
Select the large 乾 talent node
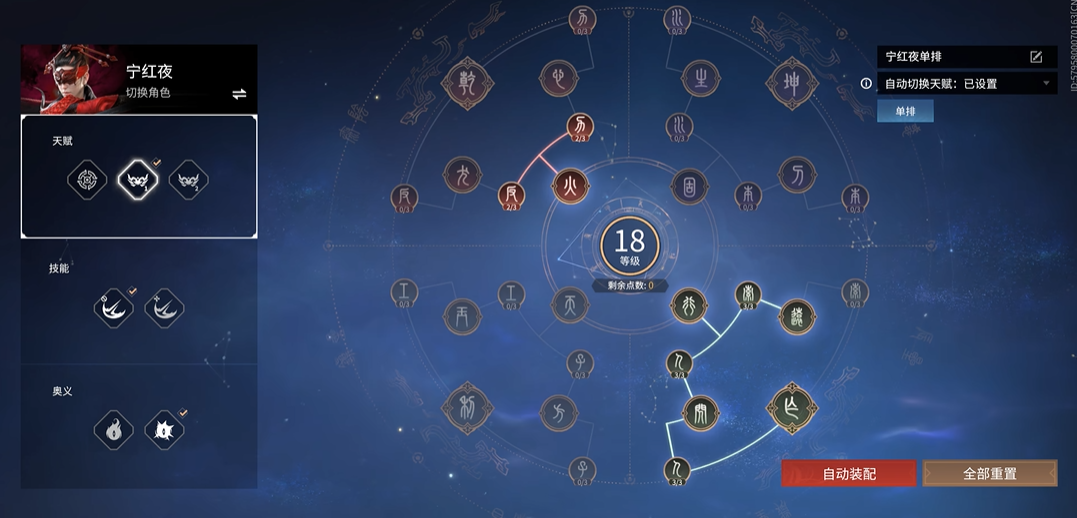coord(464,81)
